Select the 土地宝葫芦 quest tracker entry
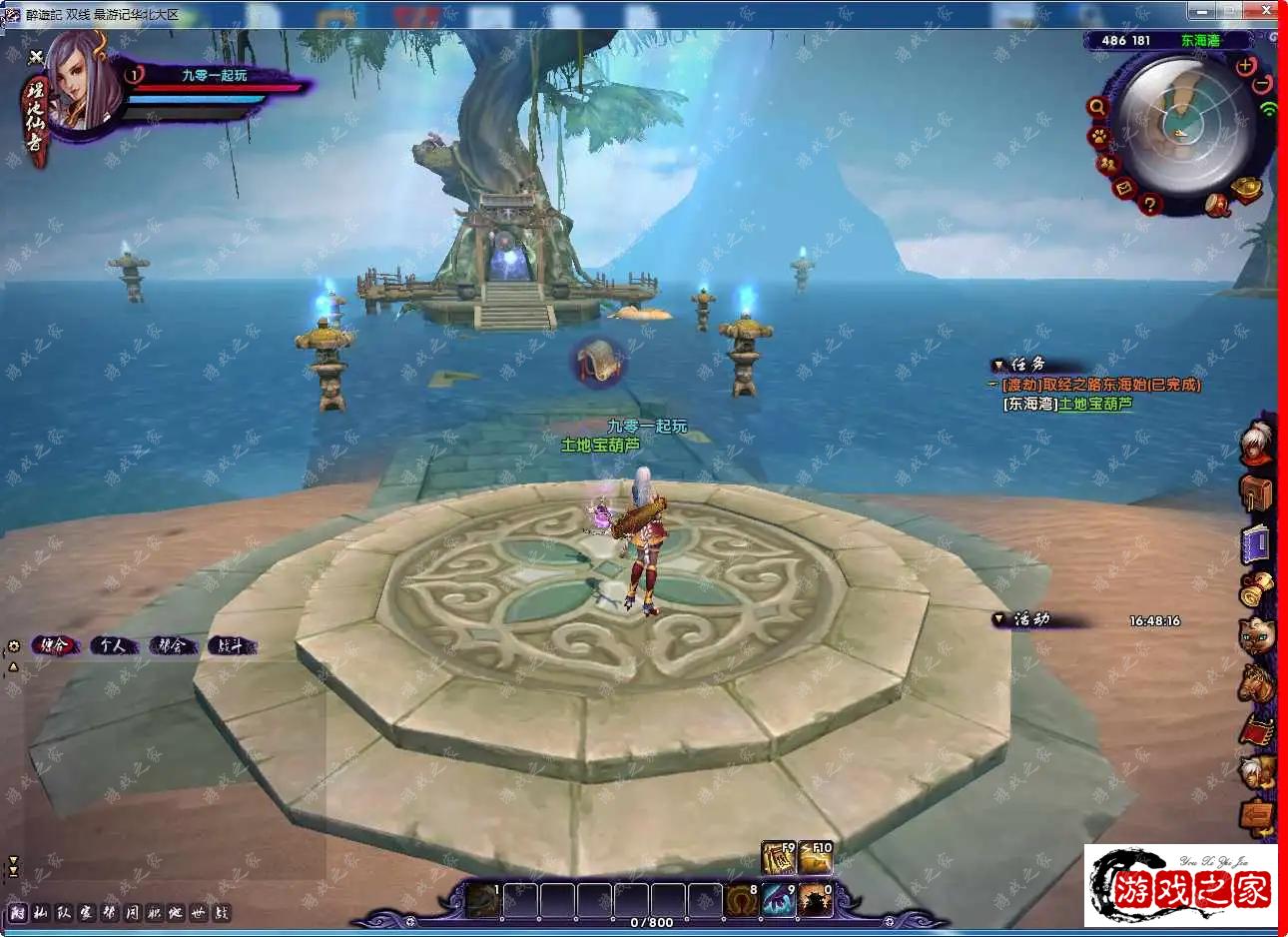Viewport: 1288px width, 937px height. pos(1095,405)
